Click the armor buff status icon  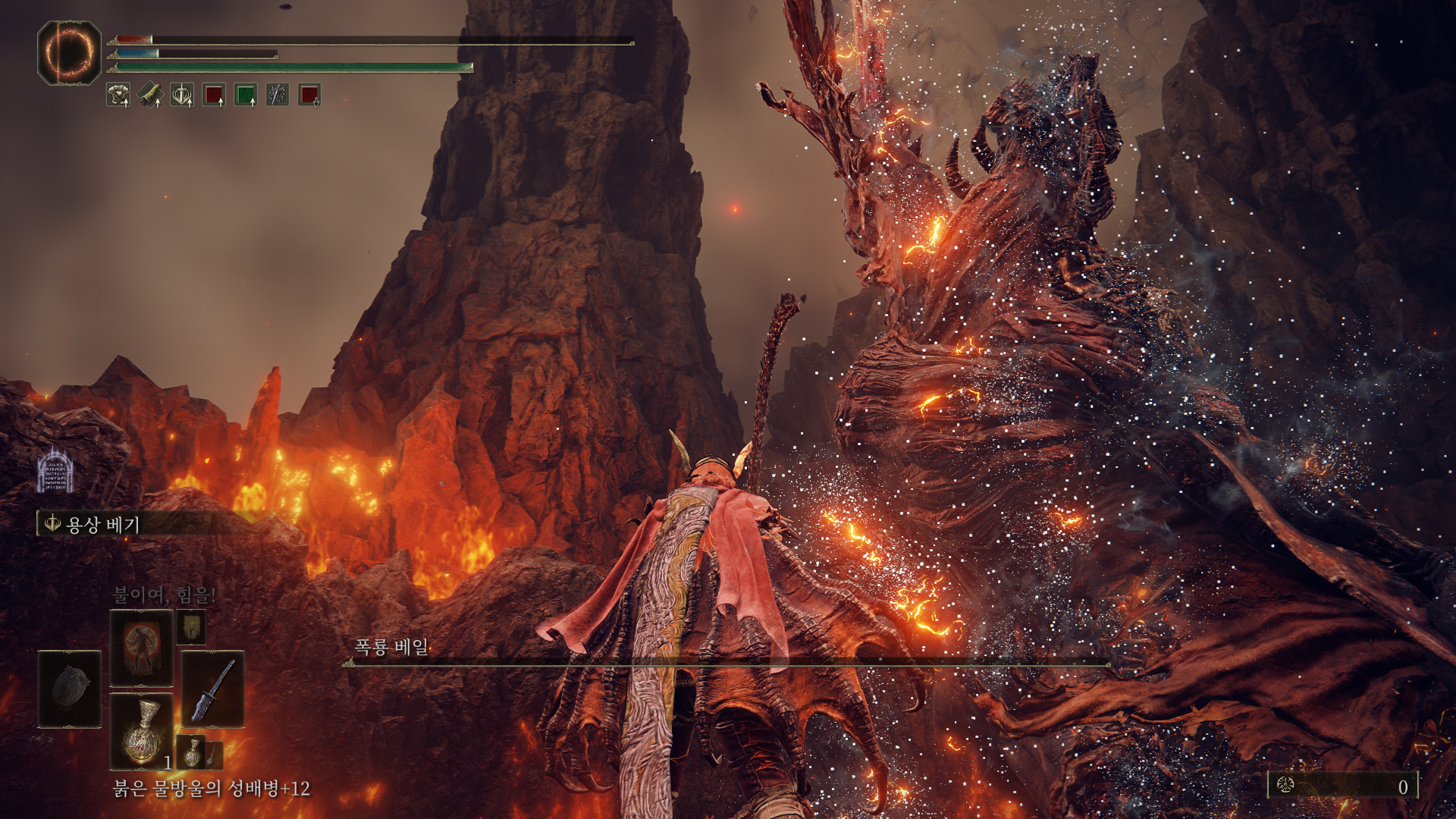(x=118, y=95)
